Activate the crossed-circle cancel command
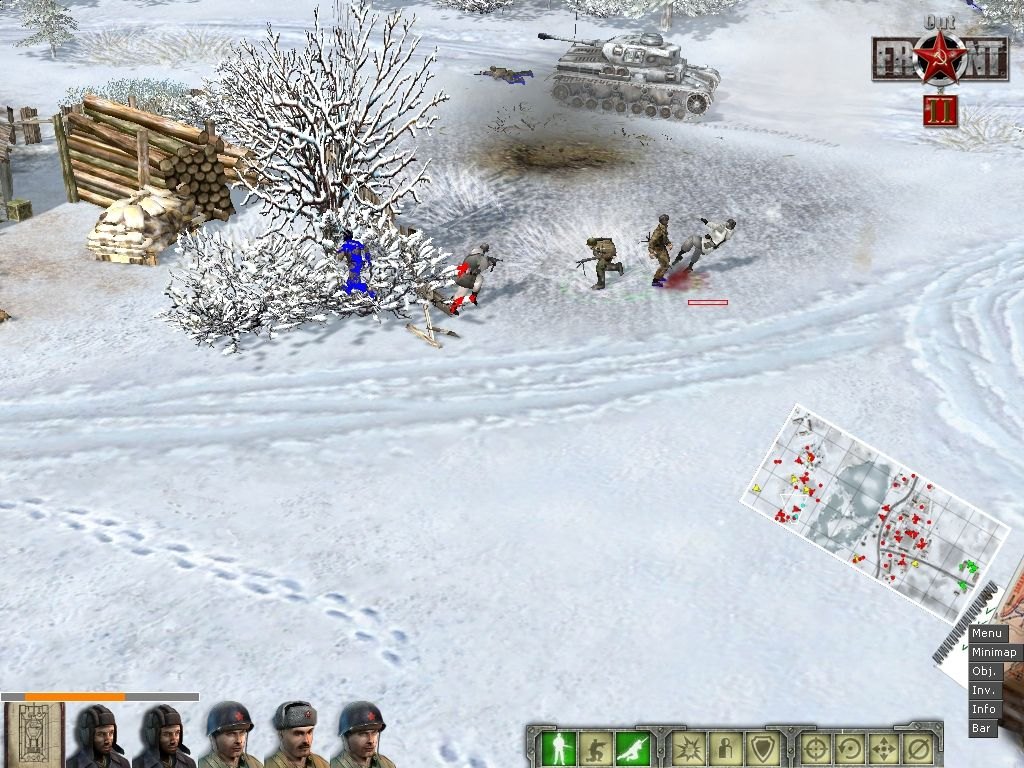This screenshot has width=1024, height=768. click(x=918, y=747)
